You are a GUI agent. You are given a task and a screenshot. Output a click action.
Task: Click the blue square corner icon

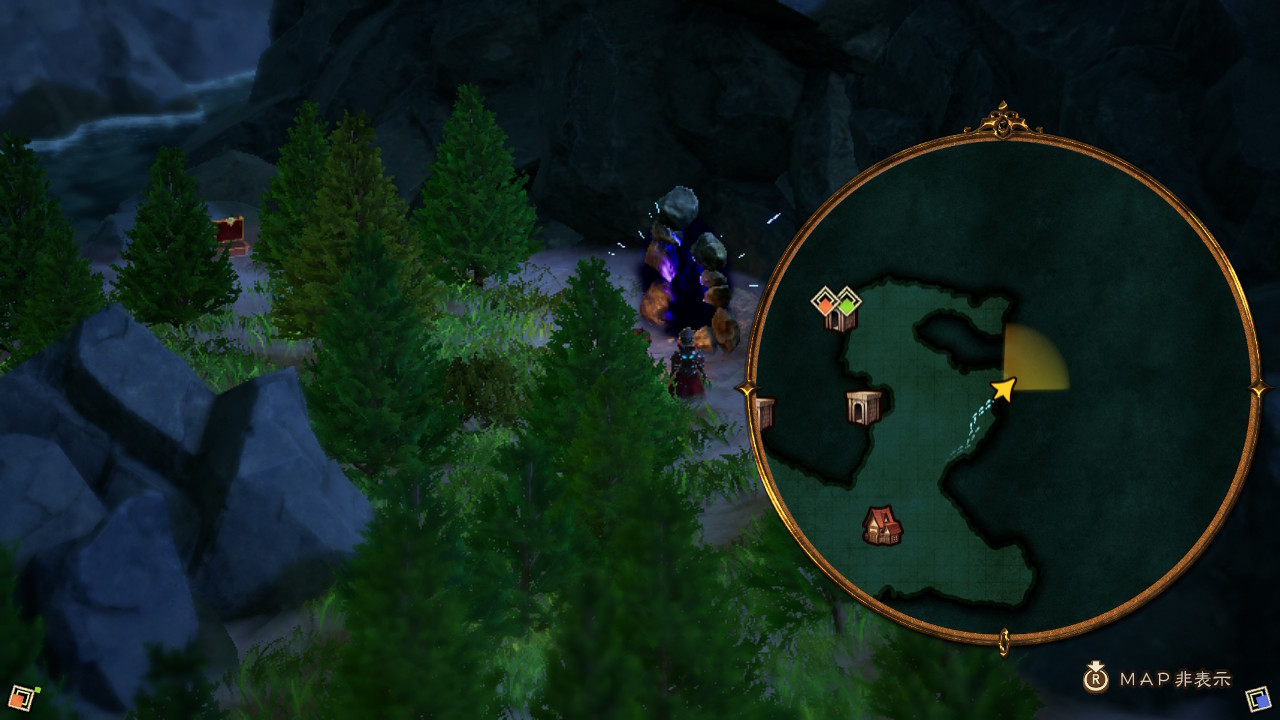click(x=1258, y=697)
